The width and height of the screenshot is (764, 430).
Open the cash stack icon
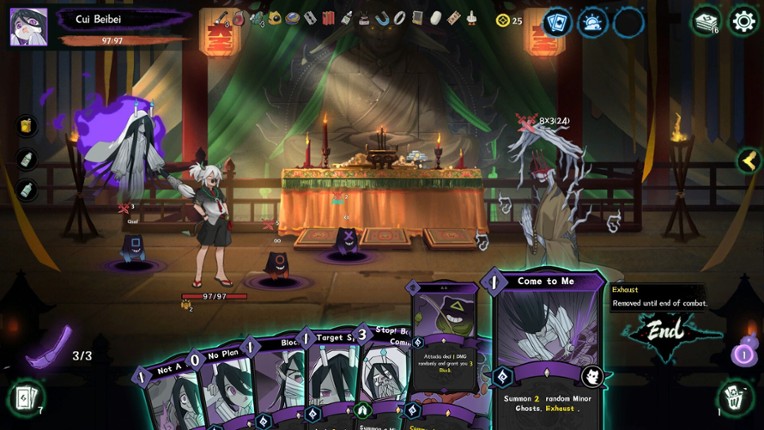click(706, 20)
